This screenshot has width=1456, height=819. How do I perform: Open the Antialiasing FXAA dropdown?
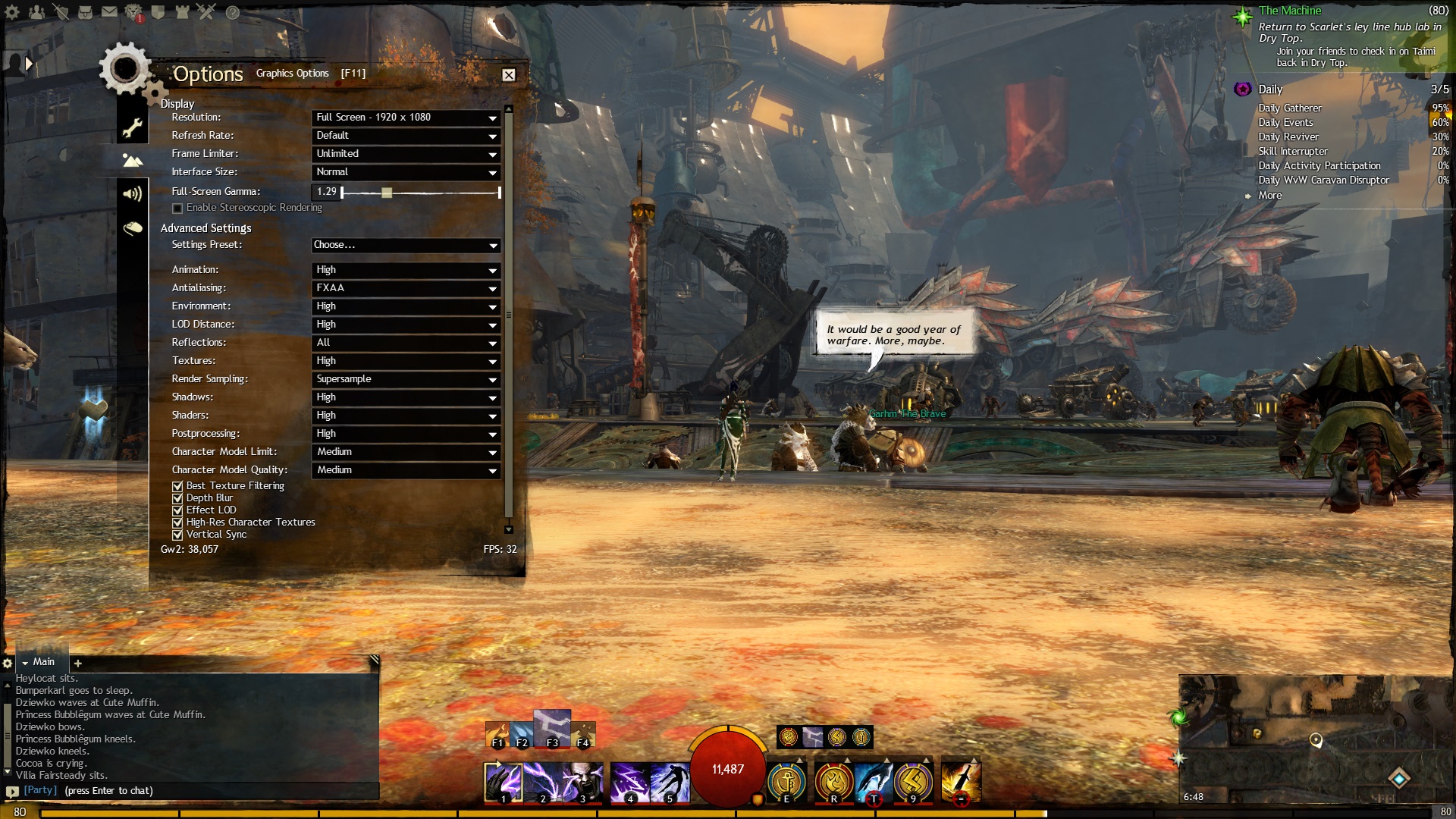click(x=406, y=288)
